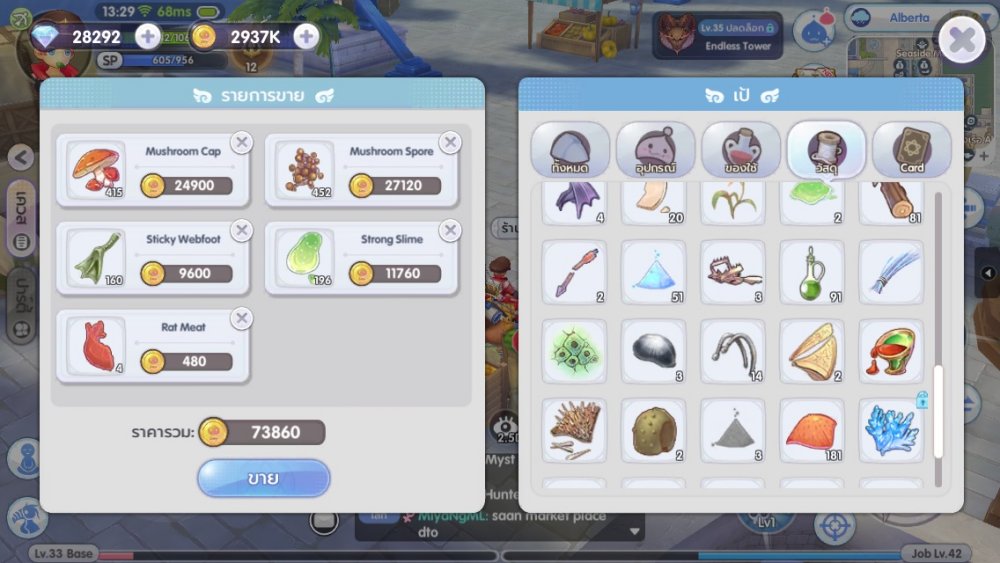Screen dimensions: 1000x563
Task: Open the Endless Tower locked feature
Action: click(718, 36)
